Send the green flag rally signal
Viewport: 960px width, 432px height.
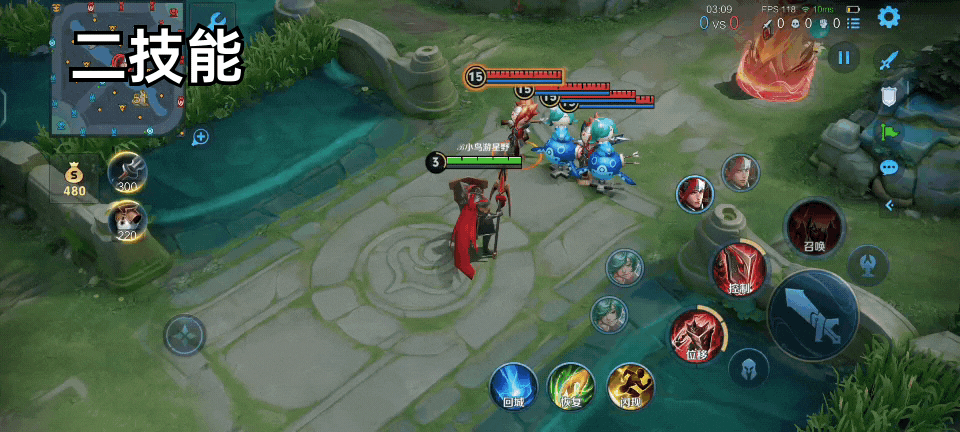pos(889,131)
